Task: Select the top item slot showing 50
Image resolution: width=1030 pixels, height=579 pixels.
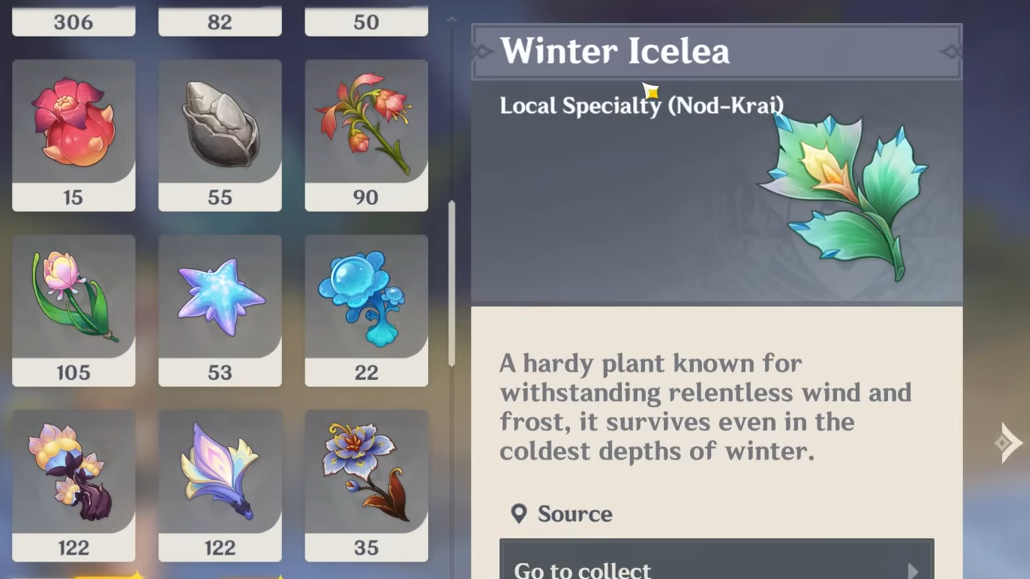Action: tap(366, 22)
